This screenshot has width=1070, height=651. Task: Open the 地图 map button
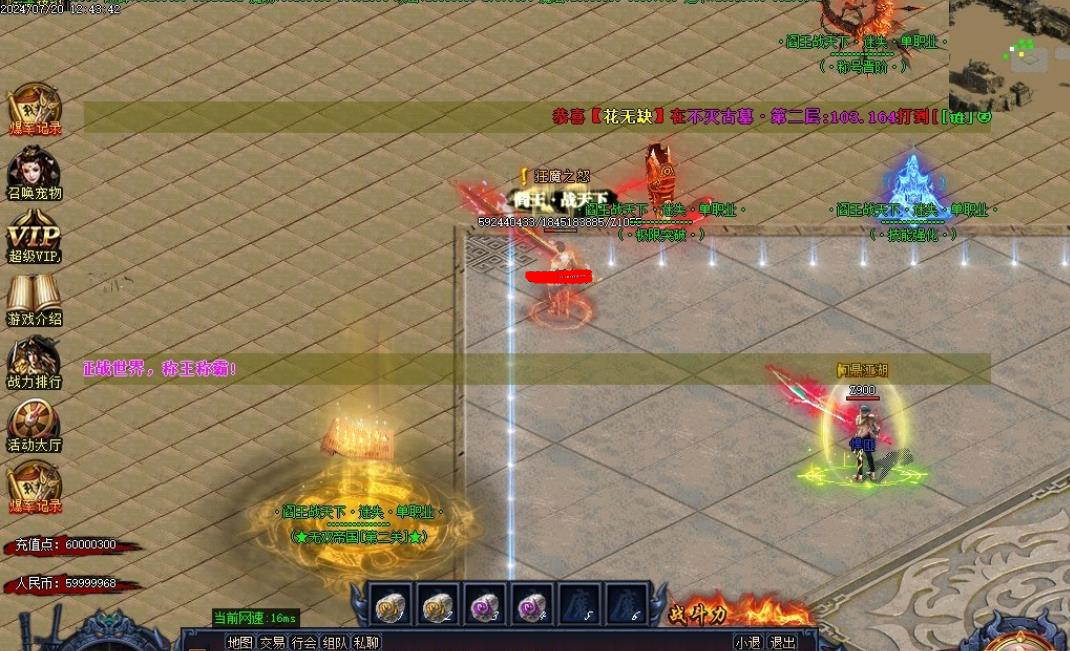(x=240, y=643)
